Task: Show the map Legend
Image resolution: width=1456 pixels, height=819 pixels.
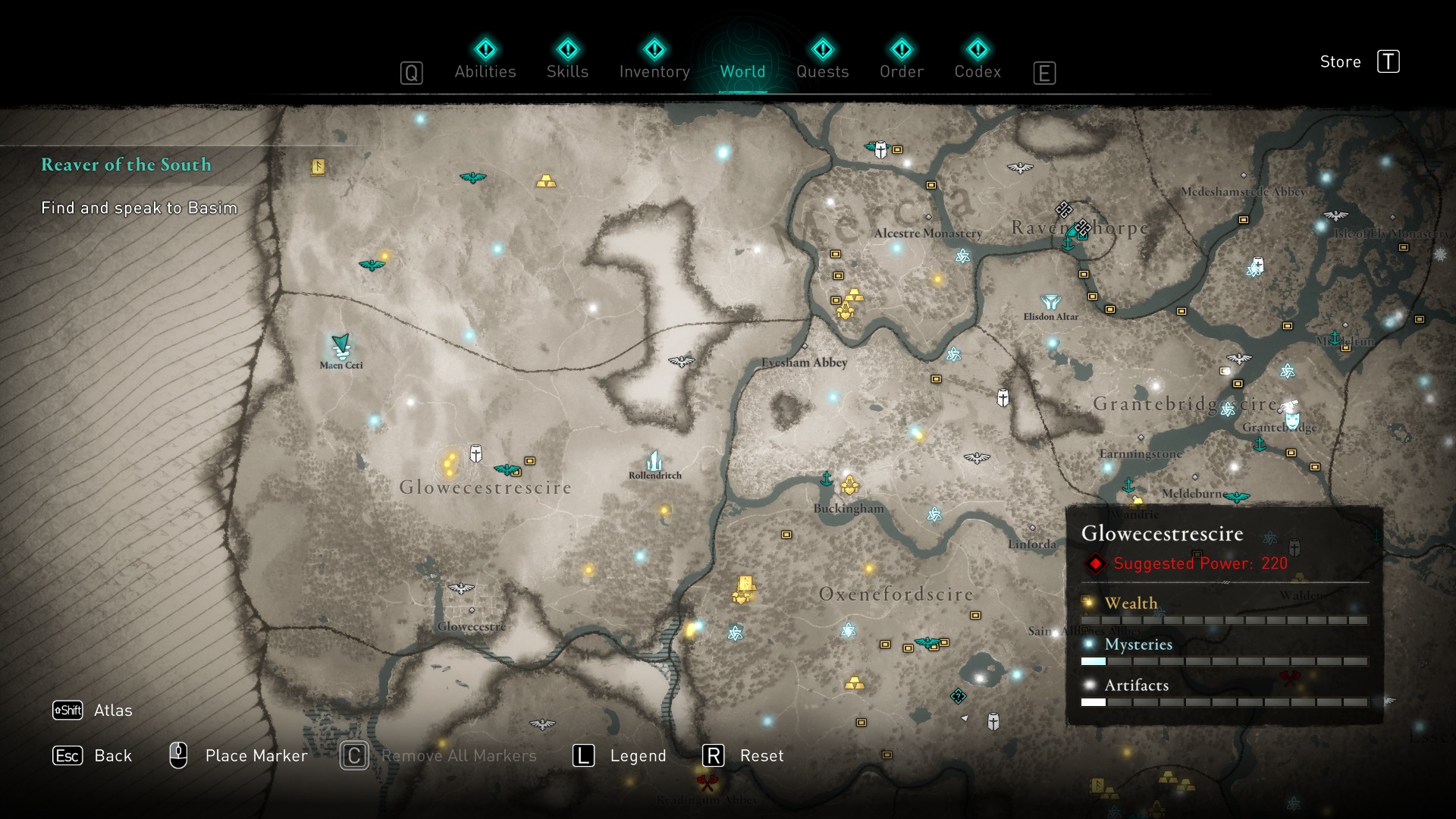Action: point(620,755)
